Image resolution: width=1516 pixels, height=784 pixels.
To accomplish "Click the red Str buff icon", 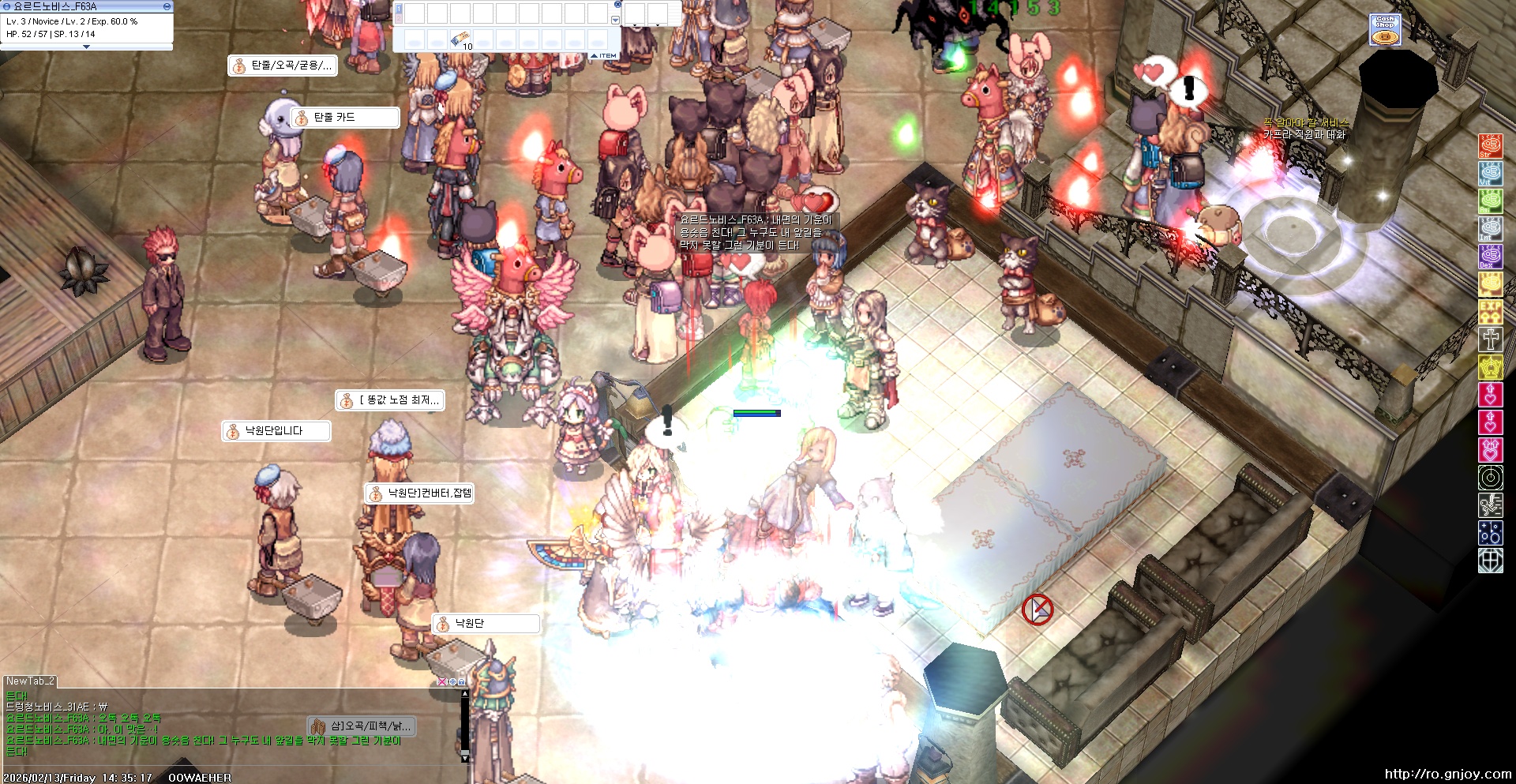I will point(1490,146).
